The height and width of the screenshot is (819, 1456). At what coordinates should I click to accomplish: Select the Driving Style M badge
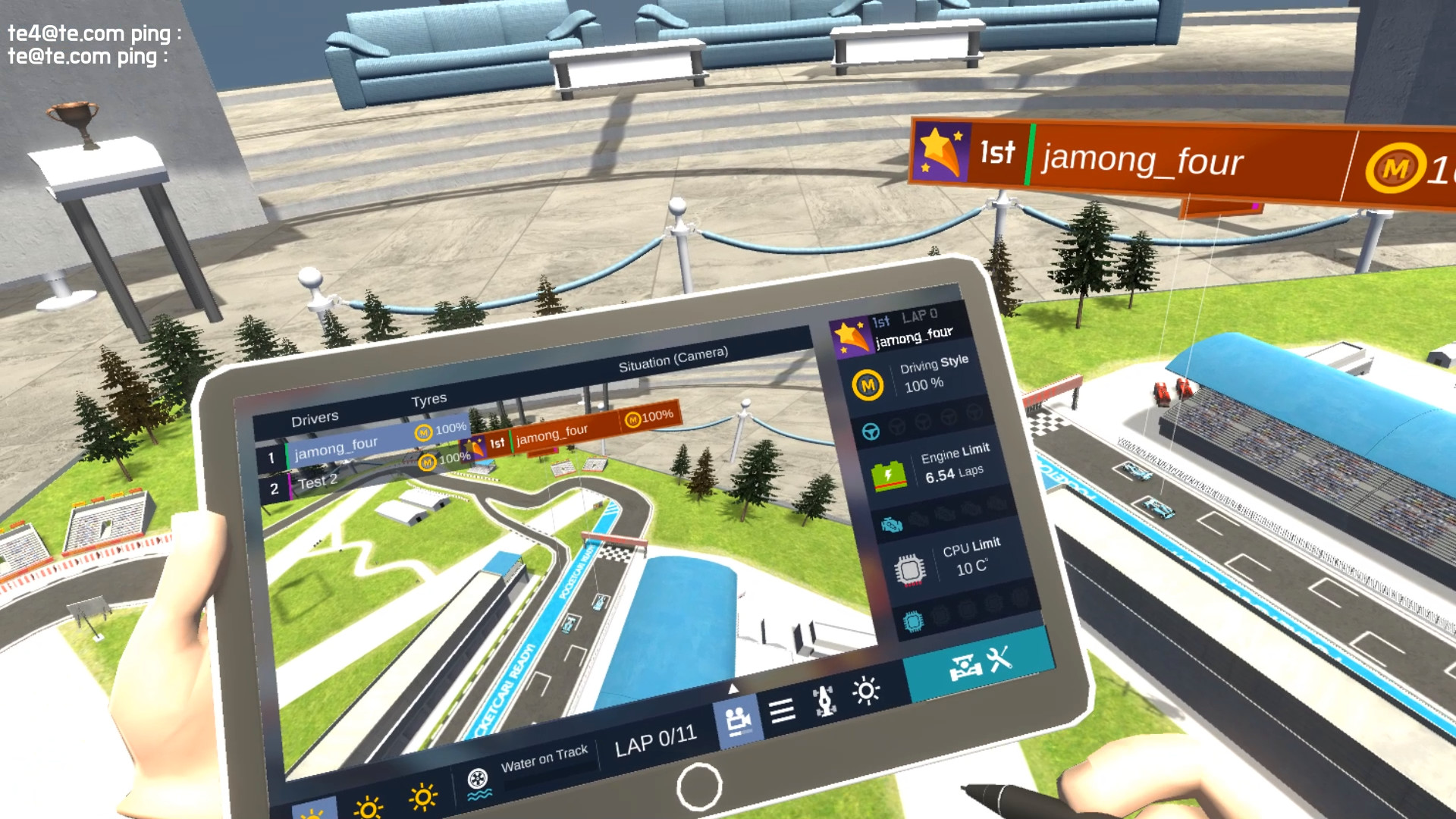pos(868,383)
